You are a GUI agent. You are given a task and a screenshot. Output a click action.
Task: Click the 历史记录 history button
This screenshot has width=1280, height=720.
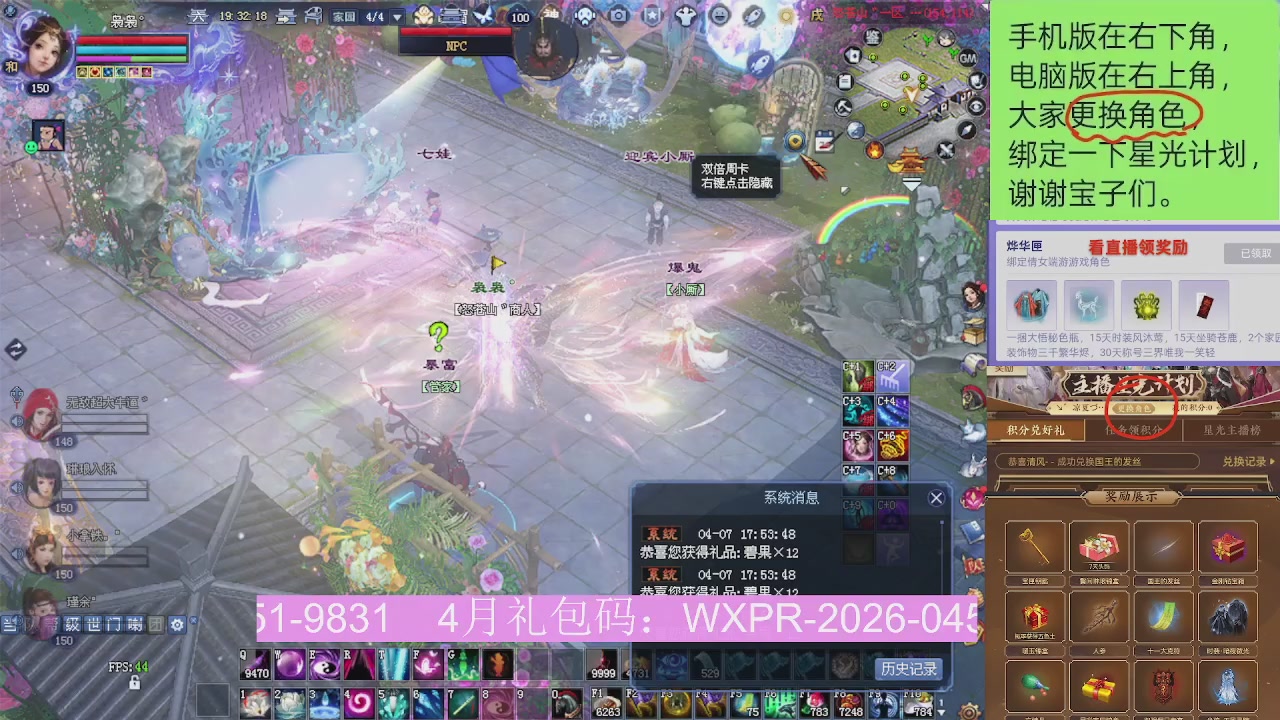coord(908,670)
